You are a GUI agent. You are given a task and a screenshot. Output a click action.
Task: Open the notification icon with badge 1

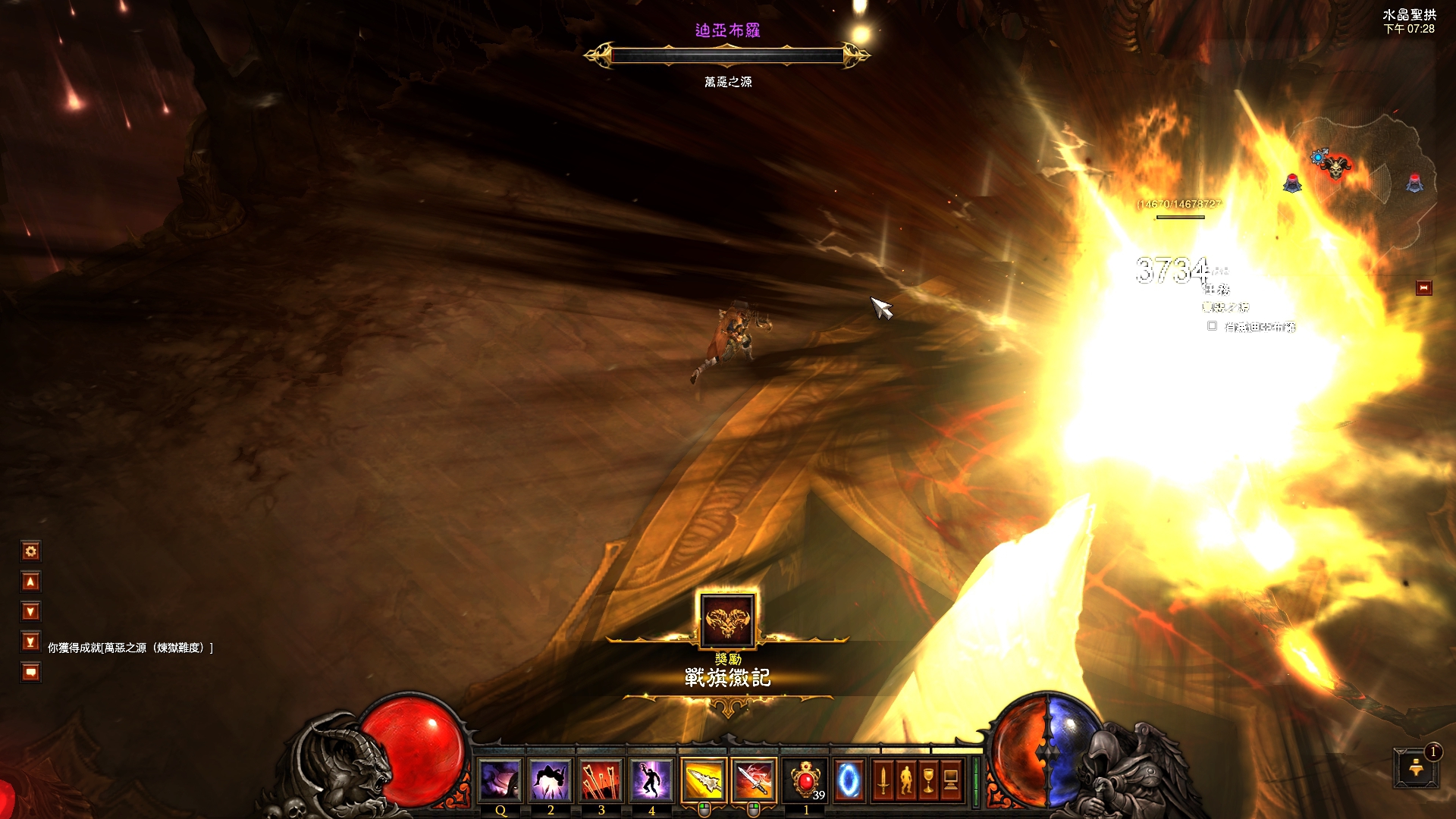click(x=1415, y=768)
